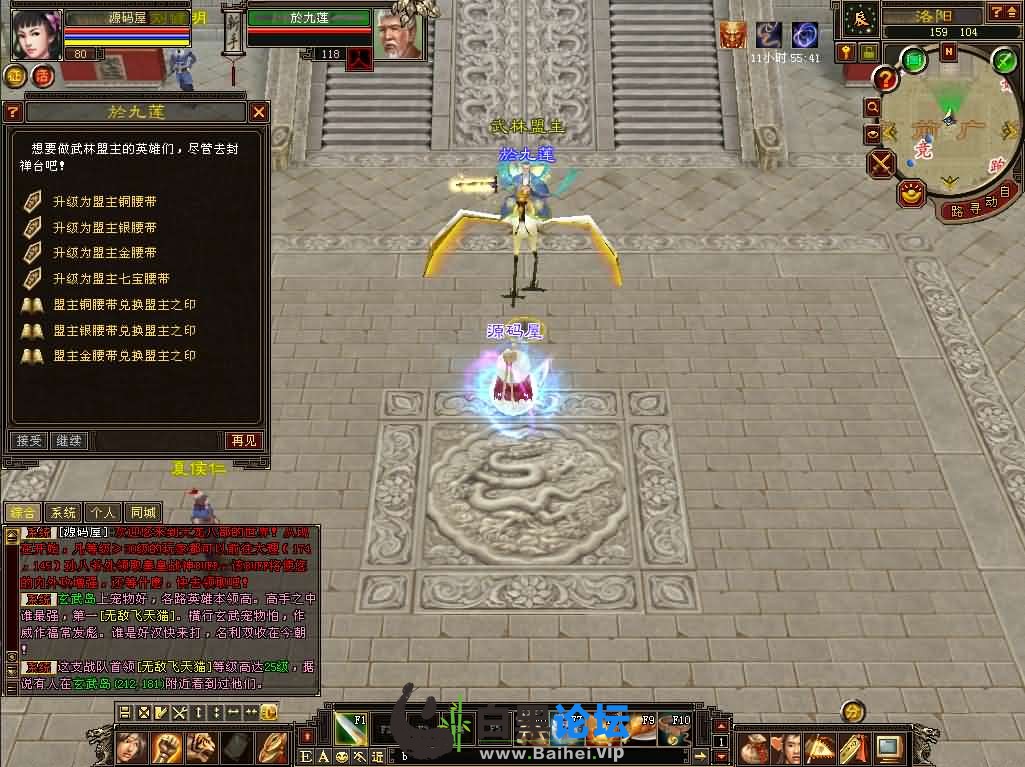Select 盟主金腰带兑换盟主之印 option
The width and height of the screenshot is (1025, 767).
124,356
